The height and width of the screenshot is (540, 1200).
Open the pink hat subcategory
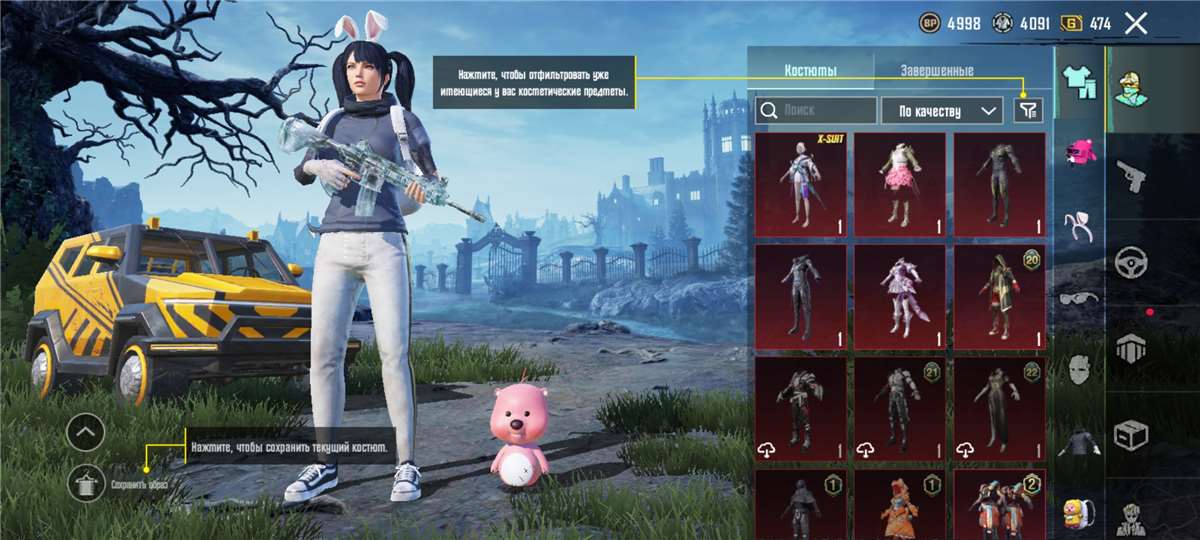1078,152
